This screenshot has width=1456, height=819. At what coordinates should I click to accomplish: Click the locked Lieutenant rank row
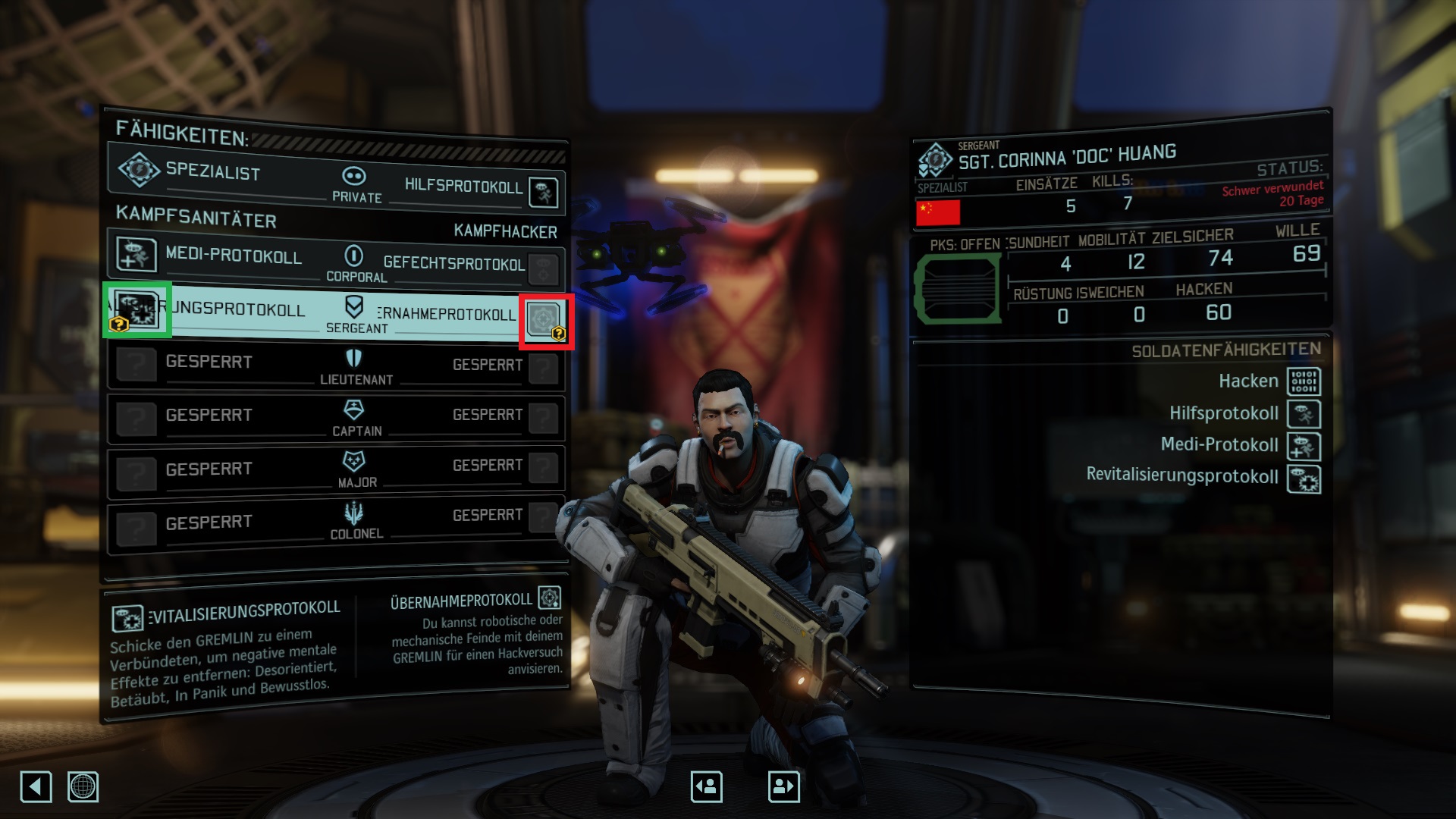coord(337,367)
